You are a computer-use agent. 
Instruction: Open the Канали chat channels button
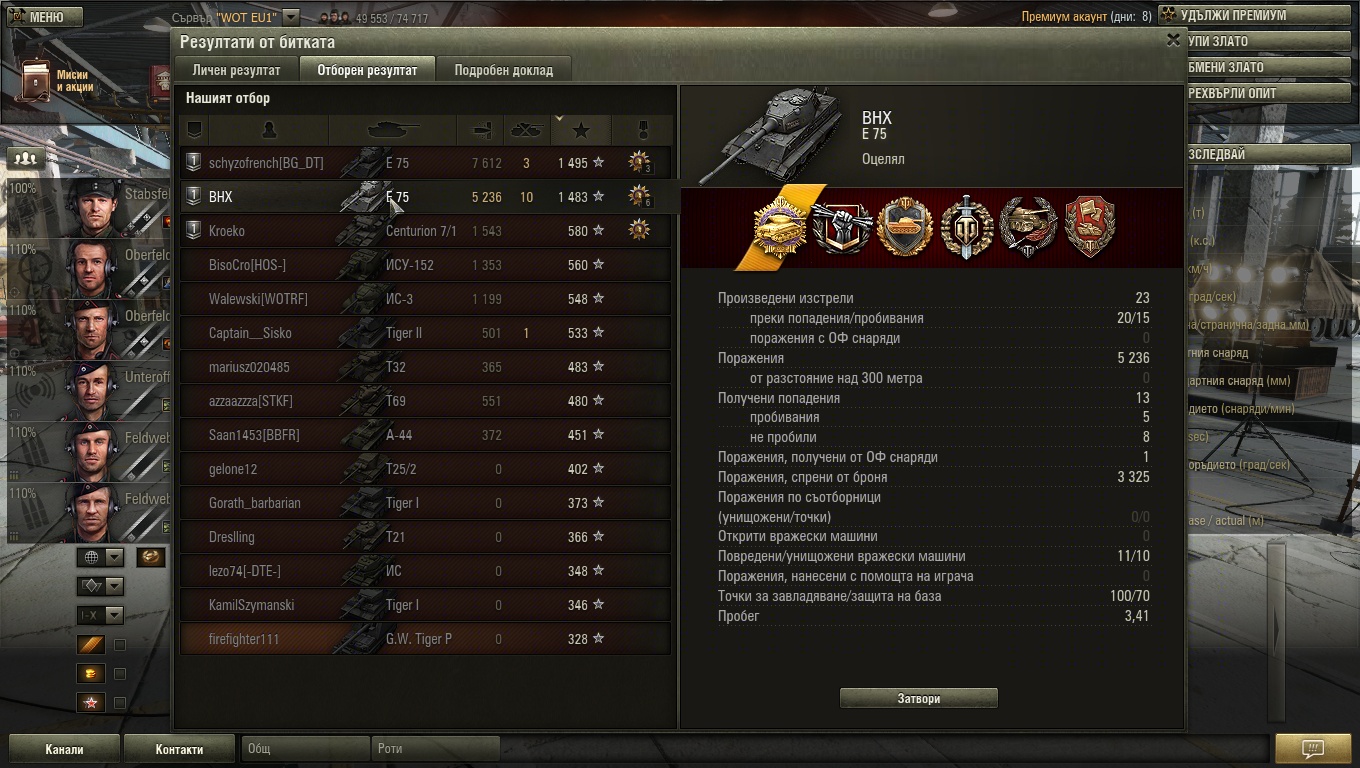pyautogui.click(x=64, y=749)
